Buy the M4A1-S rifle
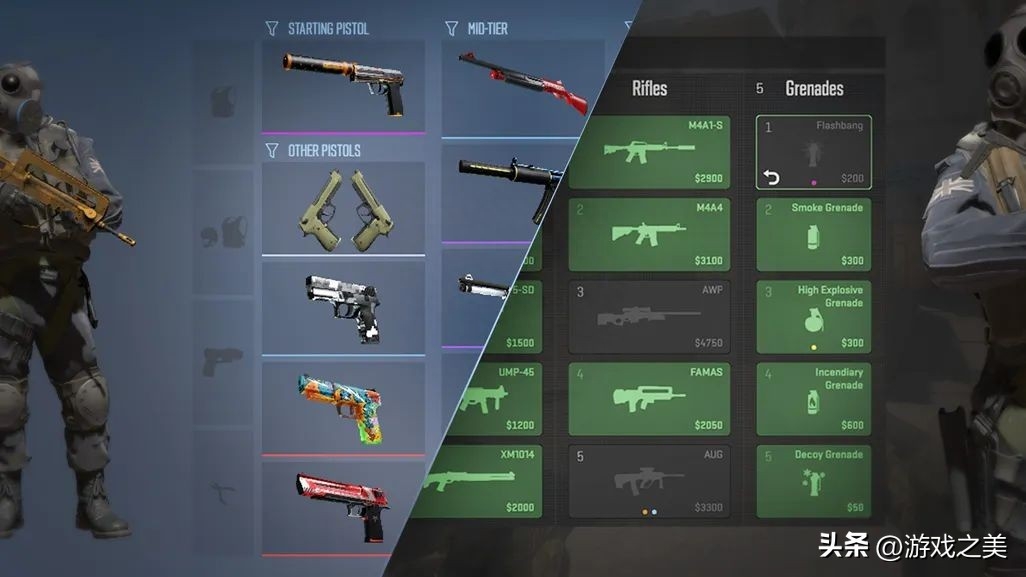Screen dimensions: 1026x577 tap(649, 152)
